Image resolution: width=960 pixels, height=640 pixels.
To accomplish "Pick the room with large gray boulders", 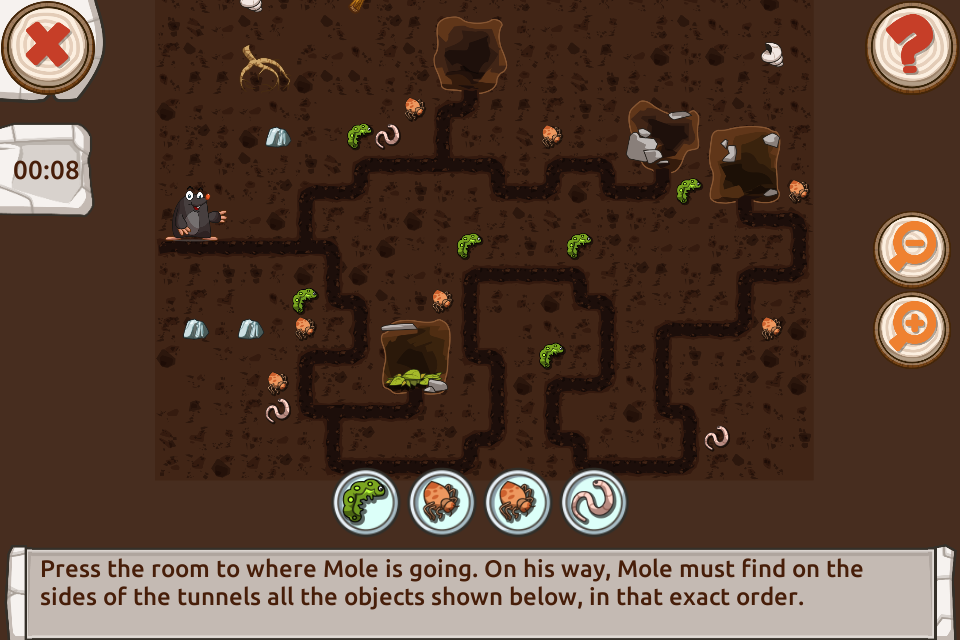I will pos(662,135).
